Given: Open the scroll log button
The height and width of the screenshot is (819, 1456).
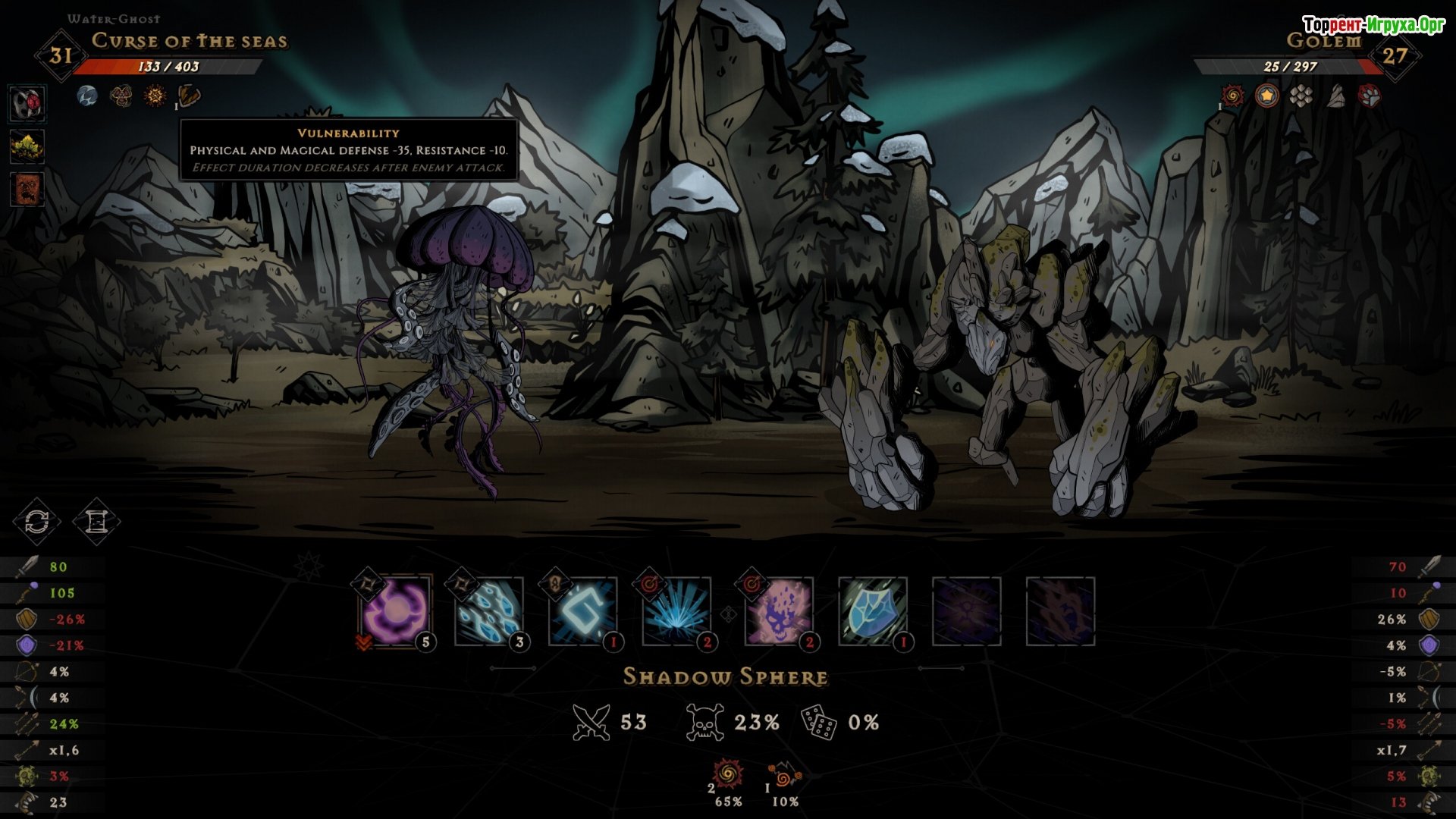Looking at the screenshot, I should click(x=96, y=522).
